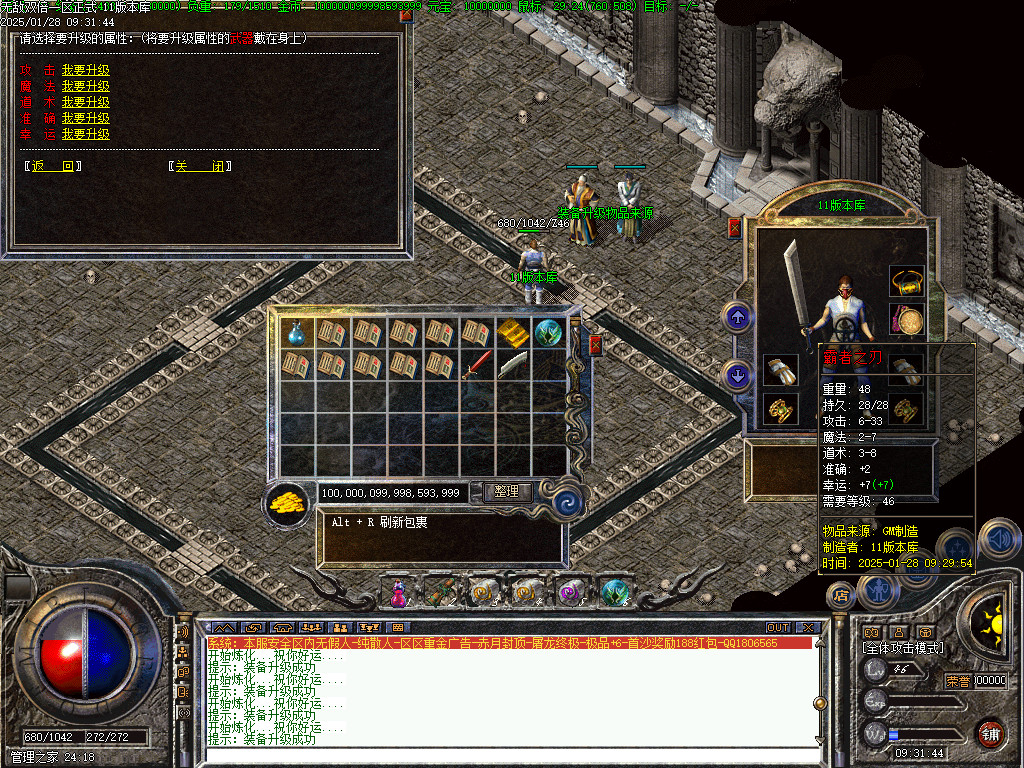Close the character equipment panel
The image size is (1024, 768).
coord(735,228)
